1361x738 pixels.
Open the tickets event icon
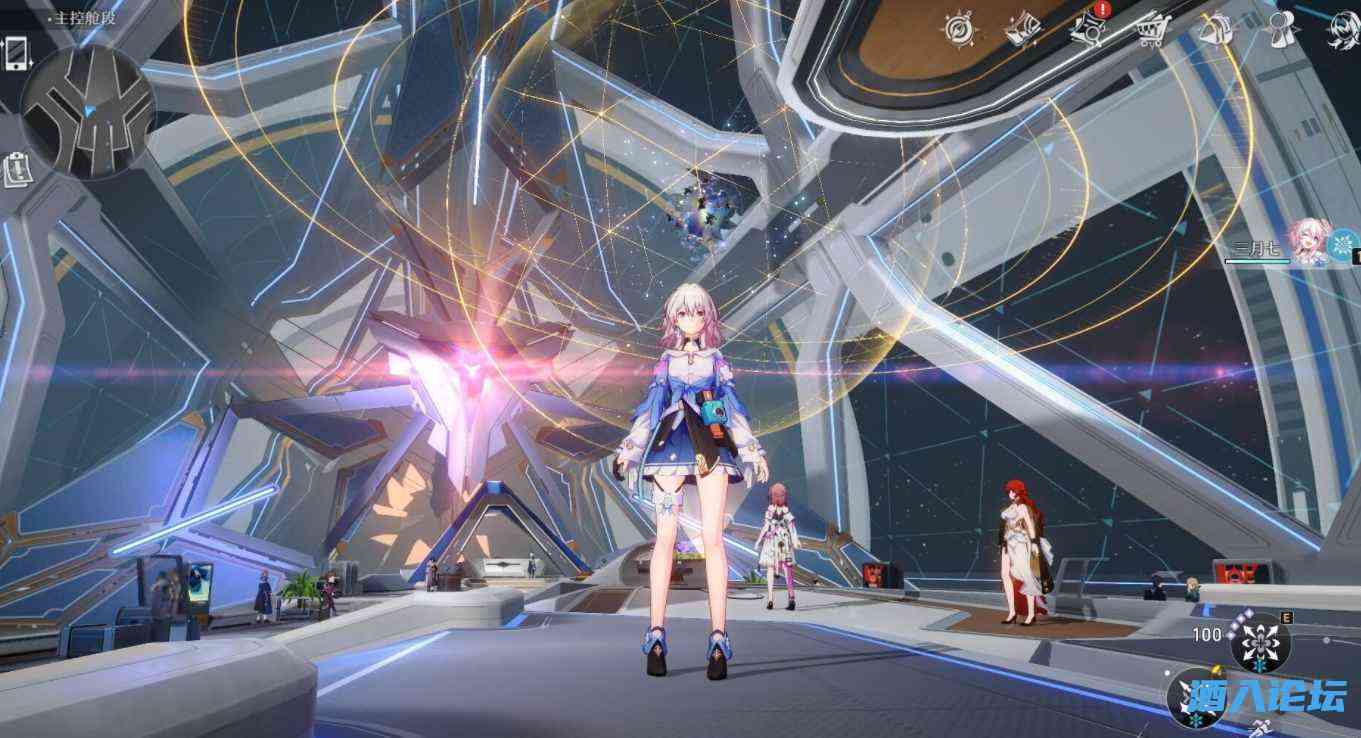tap(1024, 30)
